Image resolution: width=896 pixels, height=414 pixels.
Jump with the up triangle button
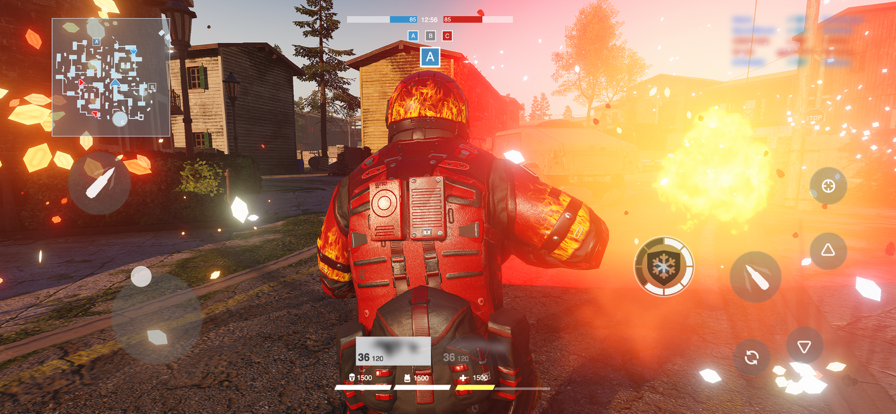(x=828, y=251)
